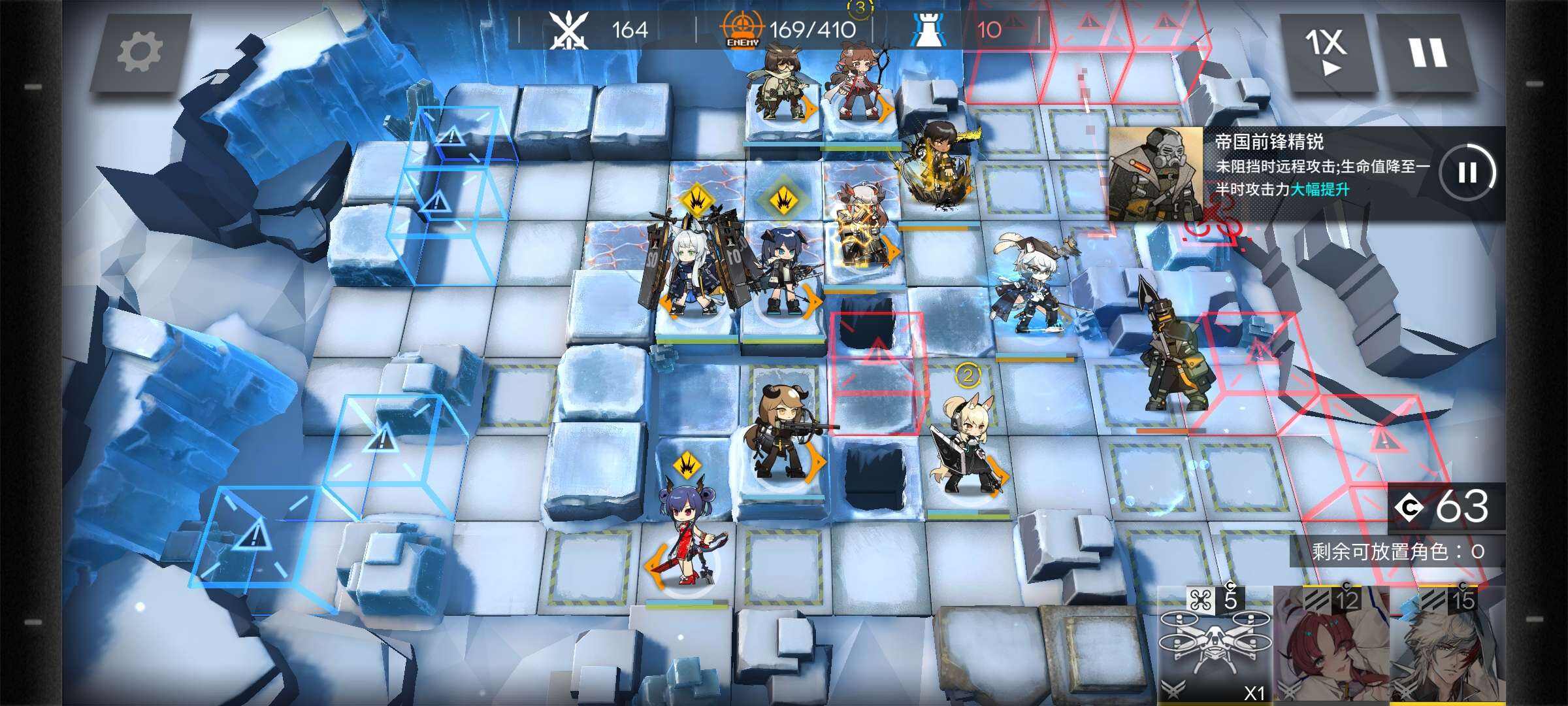Open the 帝国前锋精锐 enemy portrait
Viewport: 1568px width, 706px height.
(1155, 174)
